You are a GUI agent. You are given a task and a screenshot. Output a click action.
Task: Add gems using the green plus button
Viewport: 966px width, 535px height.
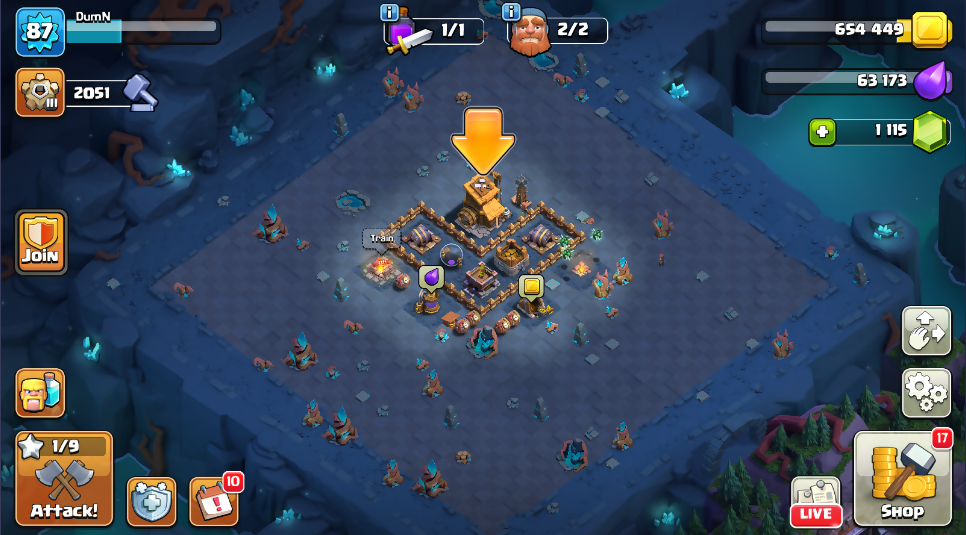(822, 131)
